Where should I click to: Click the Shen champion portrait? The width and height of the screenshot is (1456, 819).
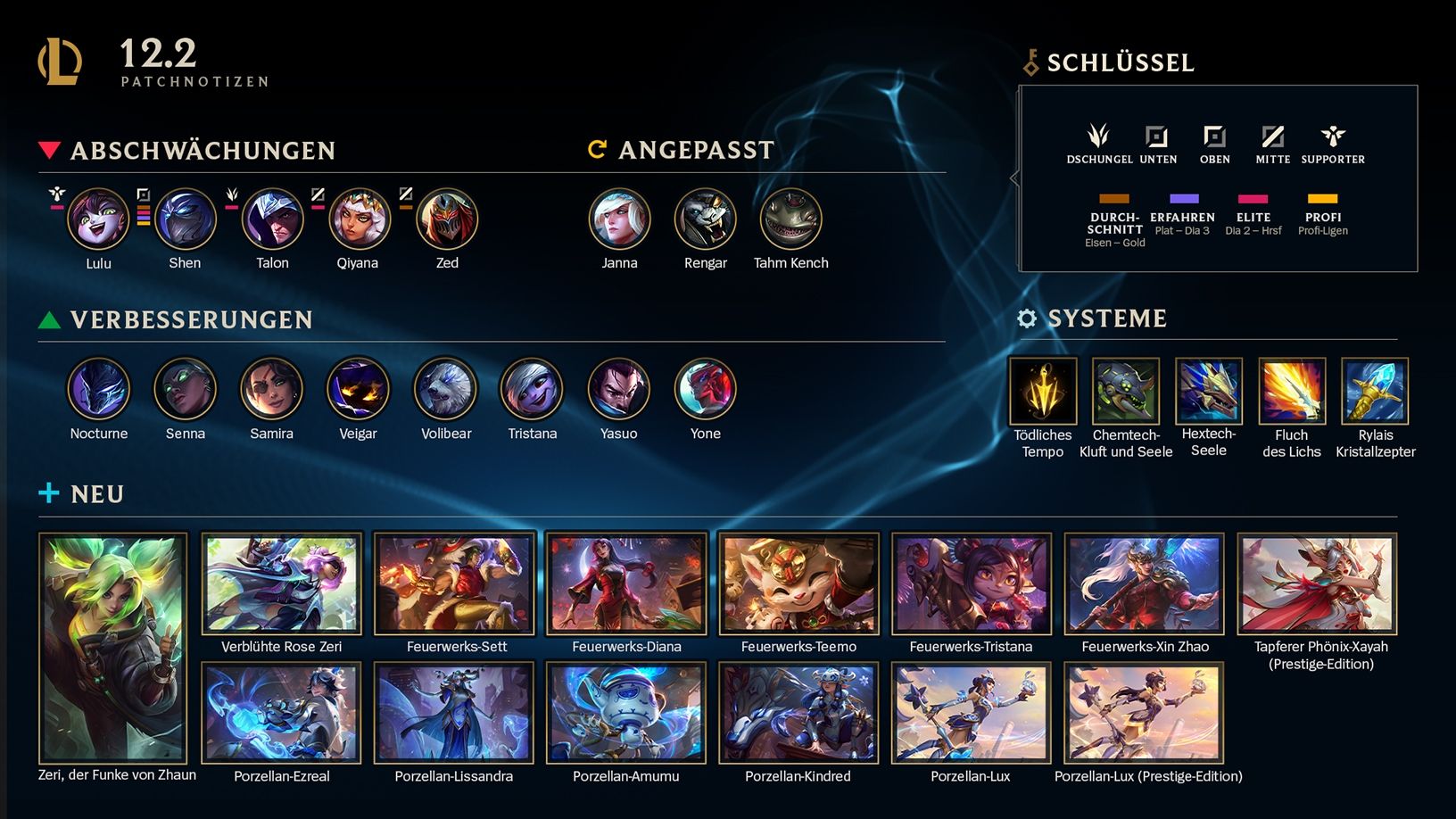pos(185,219)
